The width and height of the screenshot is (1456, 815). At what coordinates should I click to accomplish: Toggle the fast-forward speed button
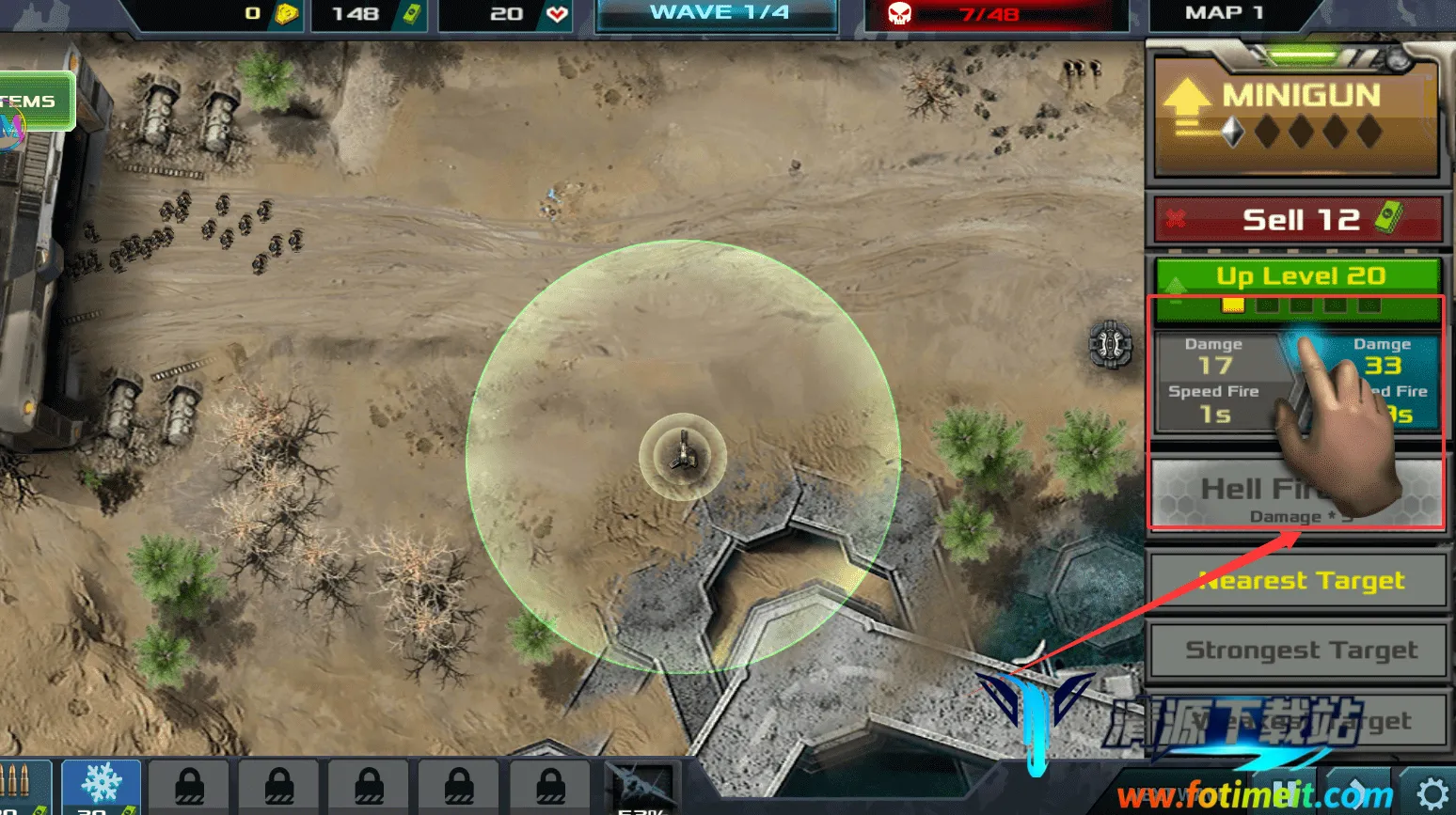pos(1358,793)
